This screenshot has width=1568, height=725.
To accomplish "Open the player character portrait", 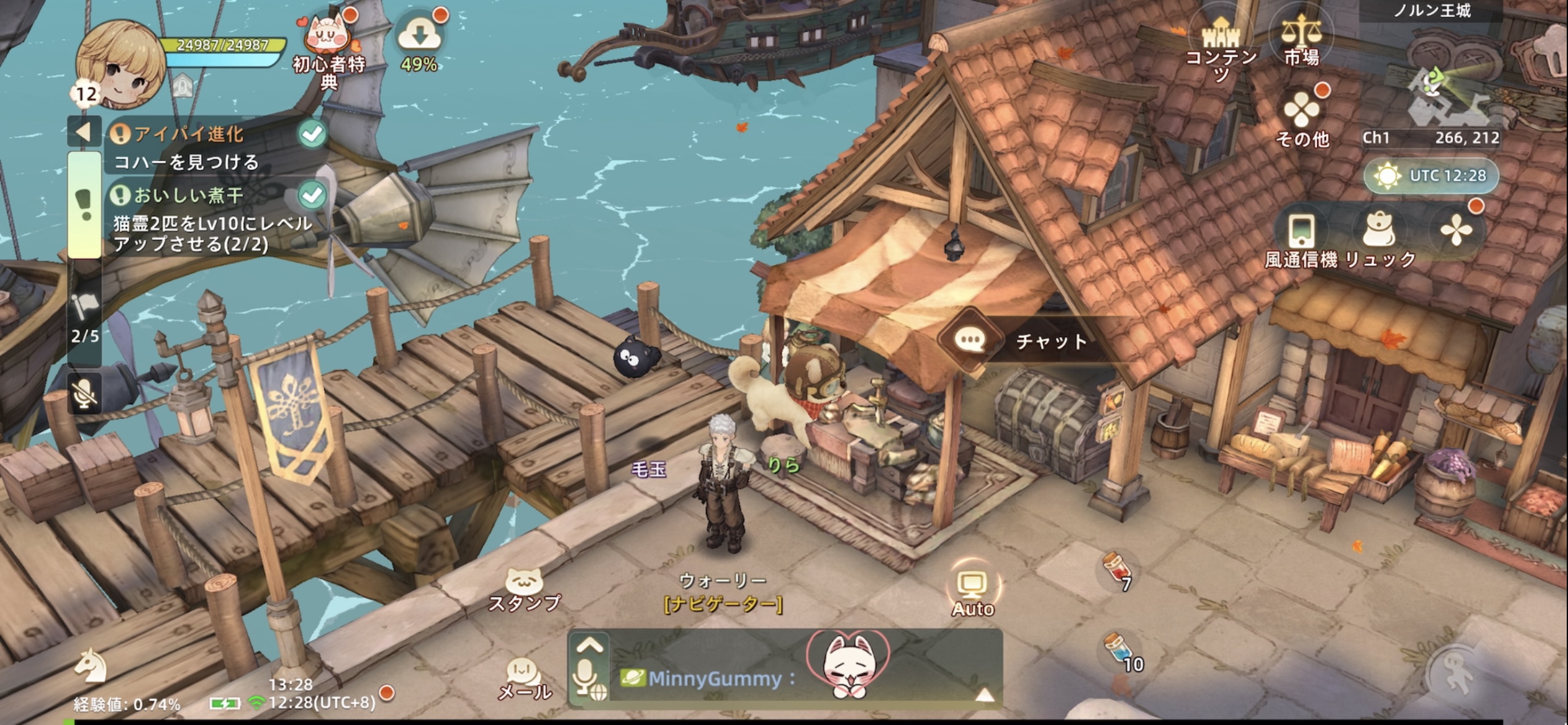I will tap(120, 65).
